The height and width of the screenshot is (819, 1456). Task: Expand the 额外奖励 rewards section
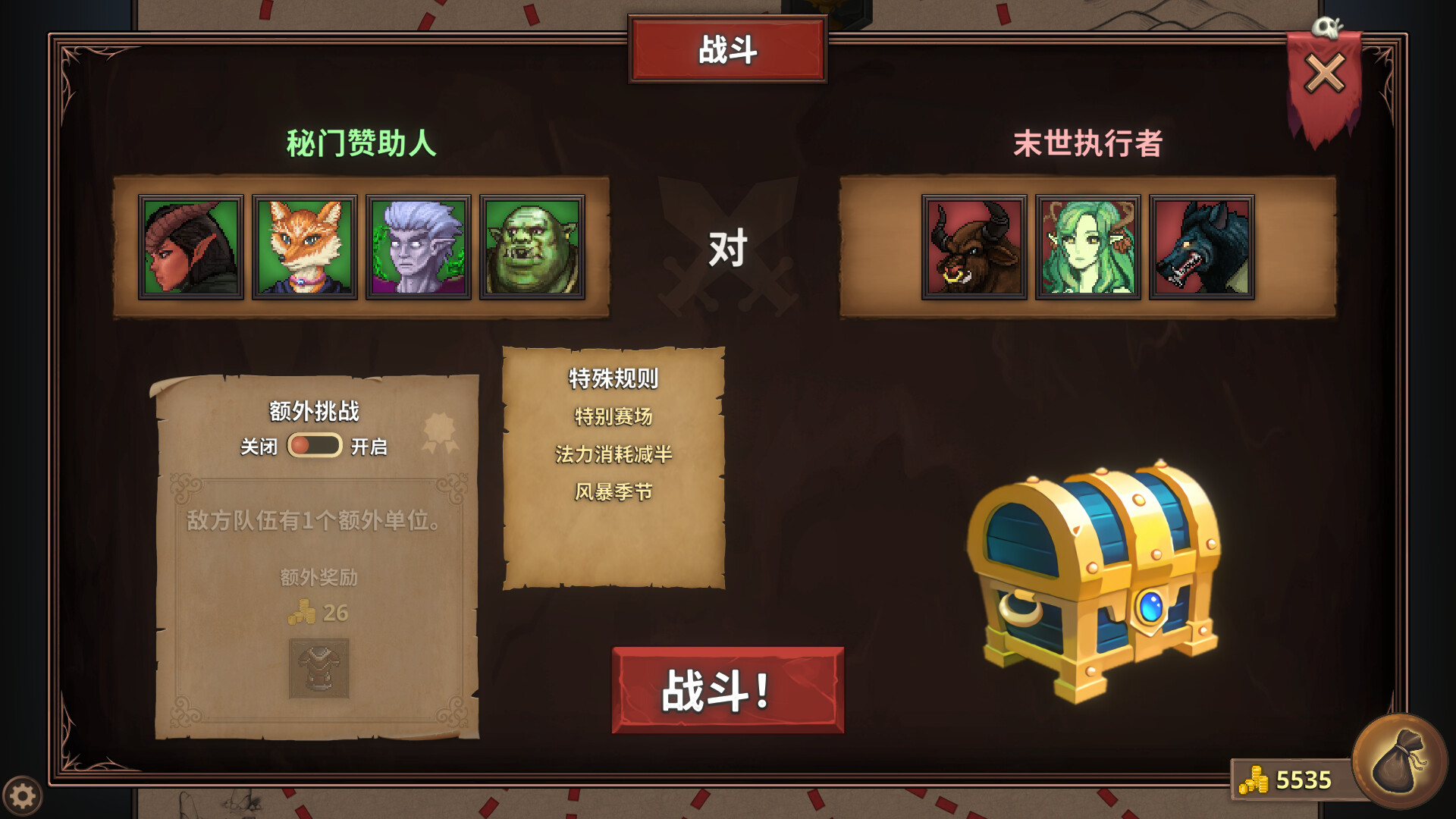coord(318,576)
